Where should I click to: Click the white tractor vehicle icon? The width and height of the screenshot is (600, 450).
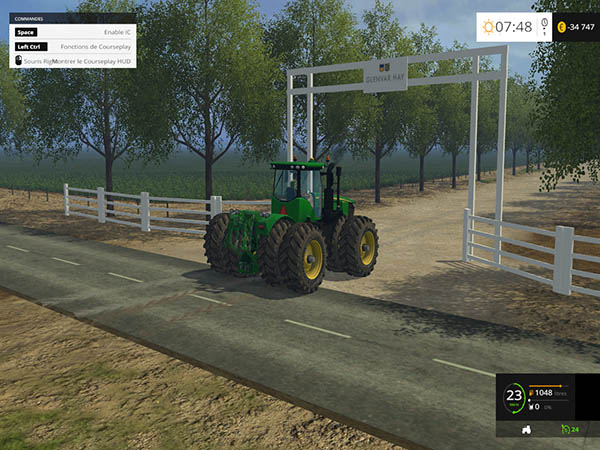click(x=526, y=430)
